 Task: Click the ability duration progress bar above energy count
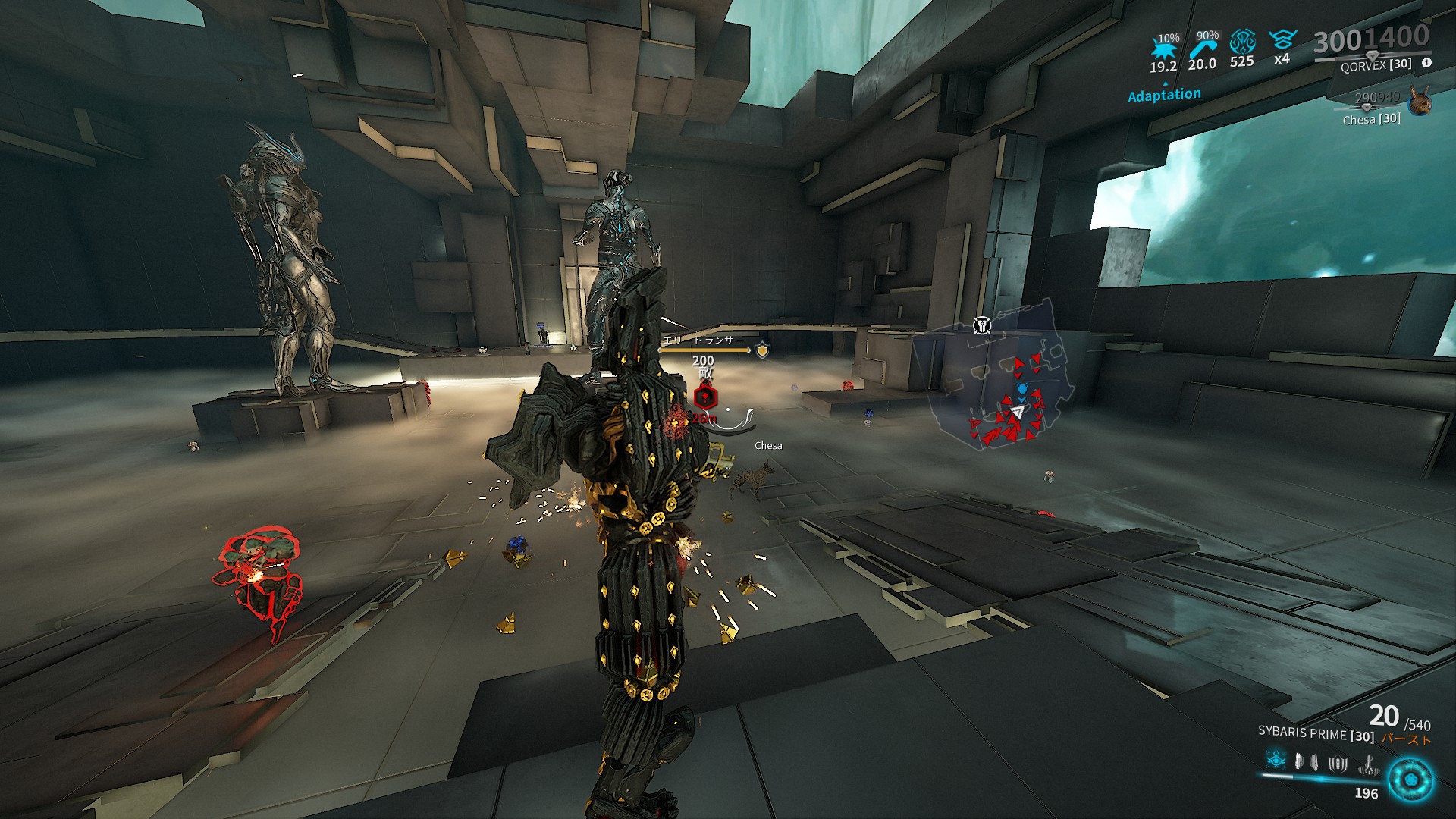click(1318, 779)
